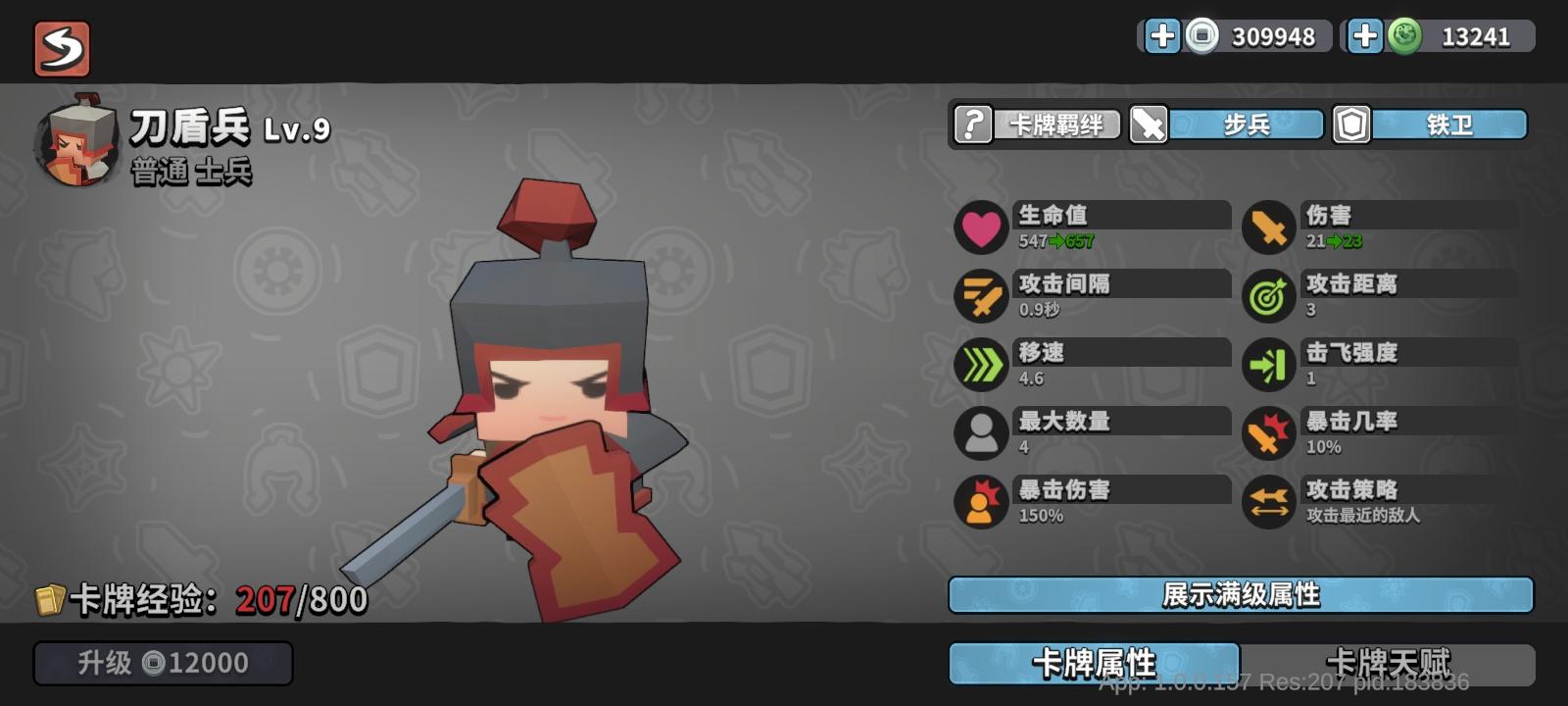Click the attack interval icon
The height and width of the screenshot is (706, 1568).
[x=980, y=296]
